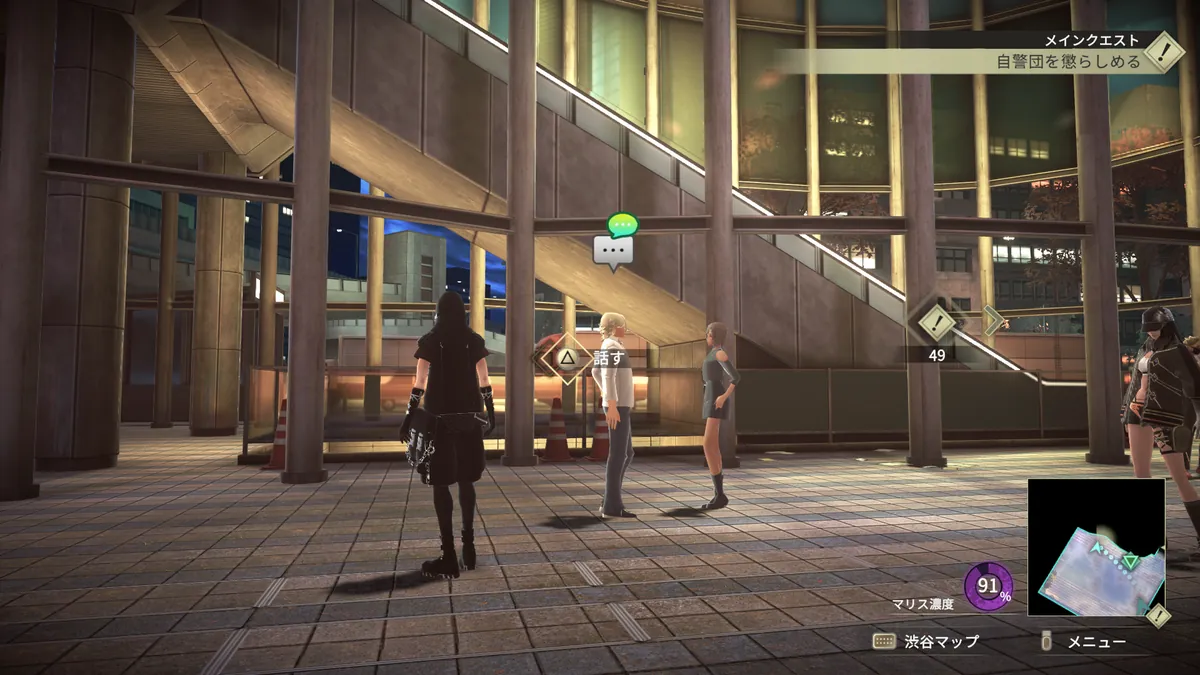
Task: Open the 渋谷マップ map option
Action: coord(927,641)
